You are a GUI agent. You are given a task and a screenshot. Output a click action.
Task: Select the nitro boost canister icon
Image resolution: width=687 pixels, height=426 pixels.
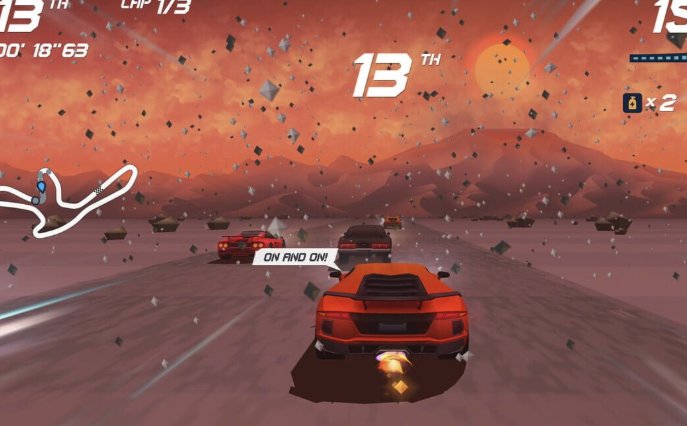[x=632, y=103]
